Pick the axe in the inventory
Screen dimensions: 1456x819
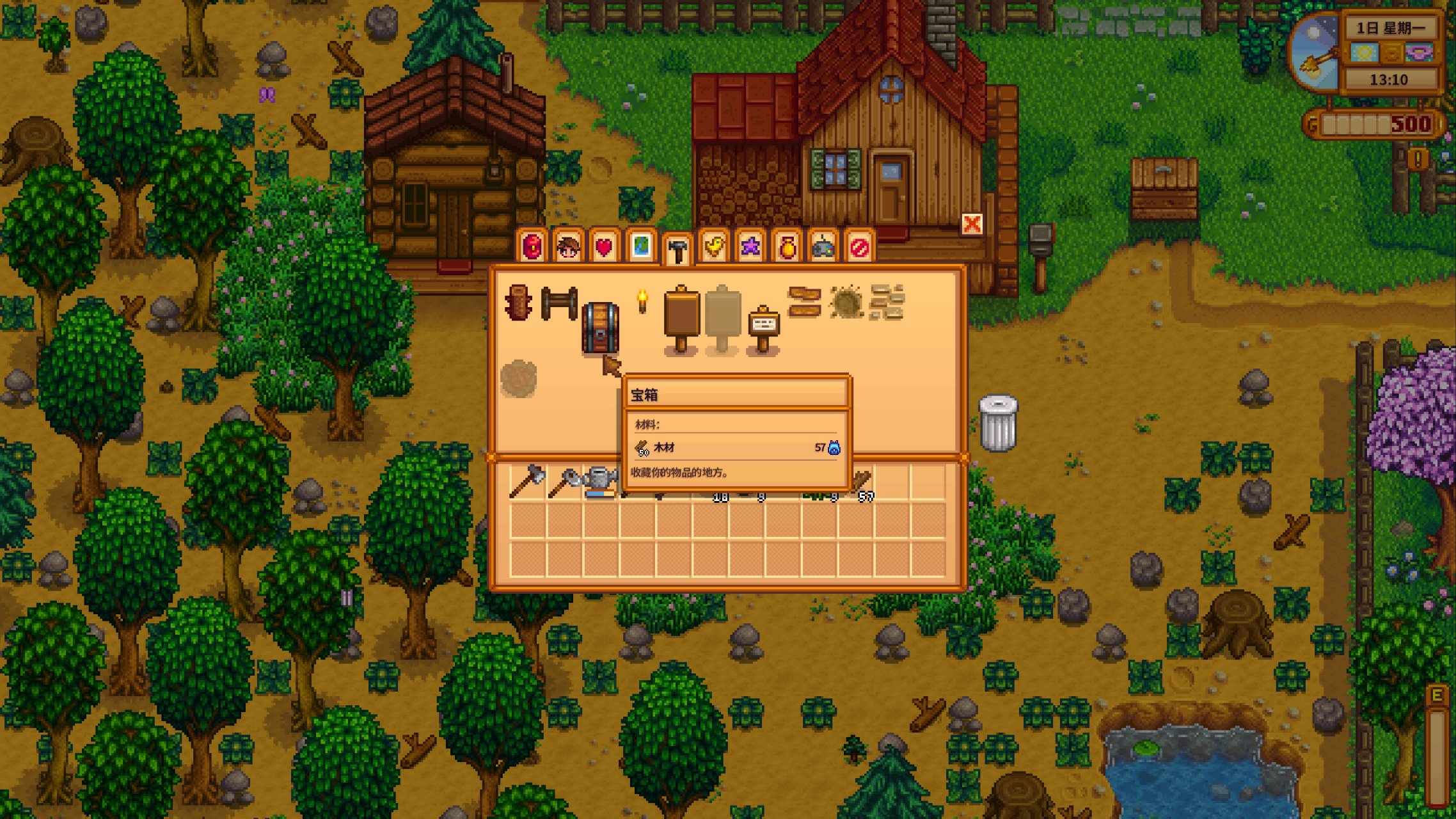point(527,482)
